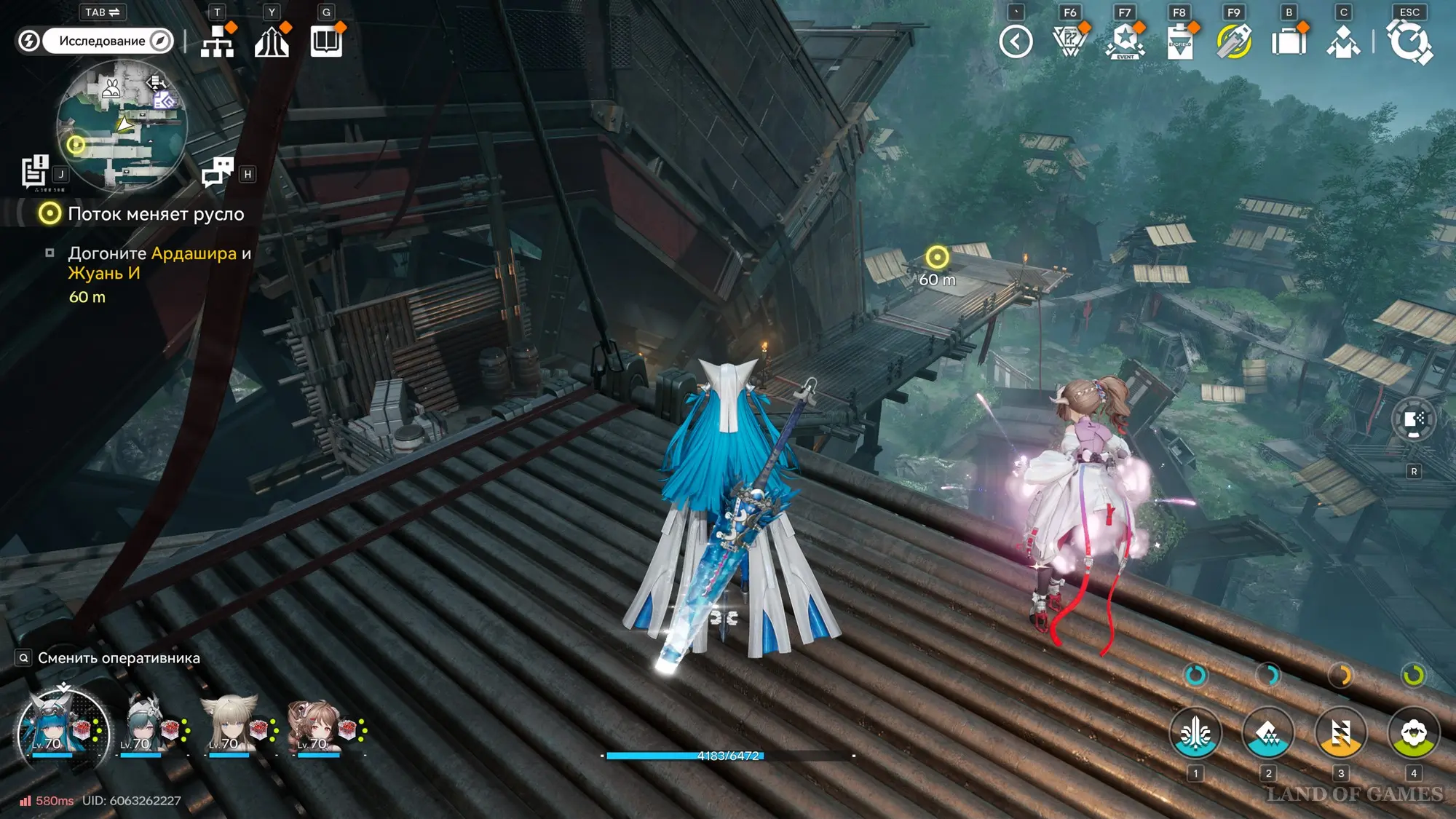Open the chat speech bubbles icon

click(x=217, y=172)
